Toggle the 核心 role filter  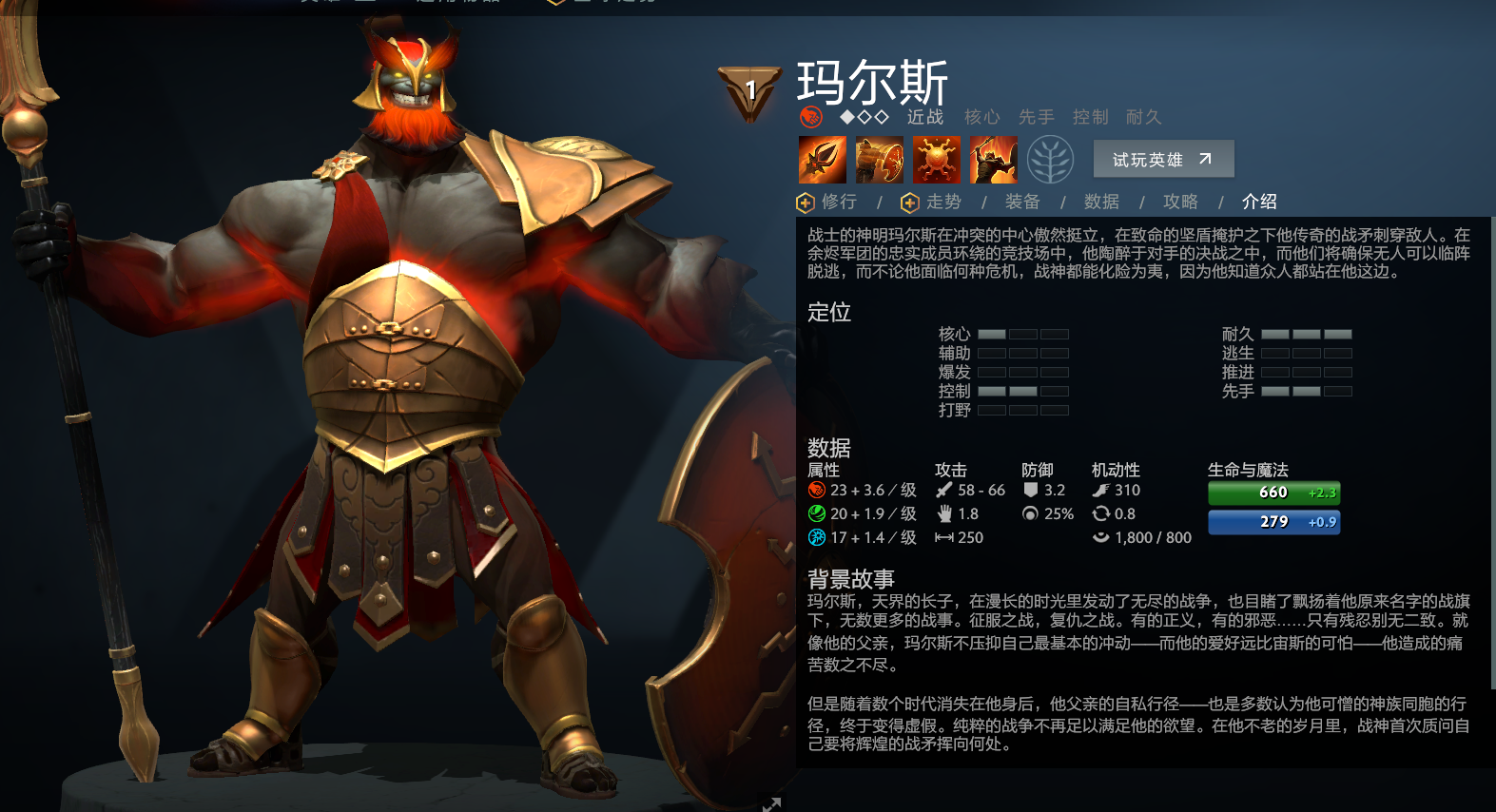click(982, 117)
